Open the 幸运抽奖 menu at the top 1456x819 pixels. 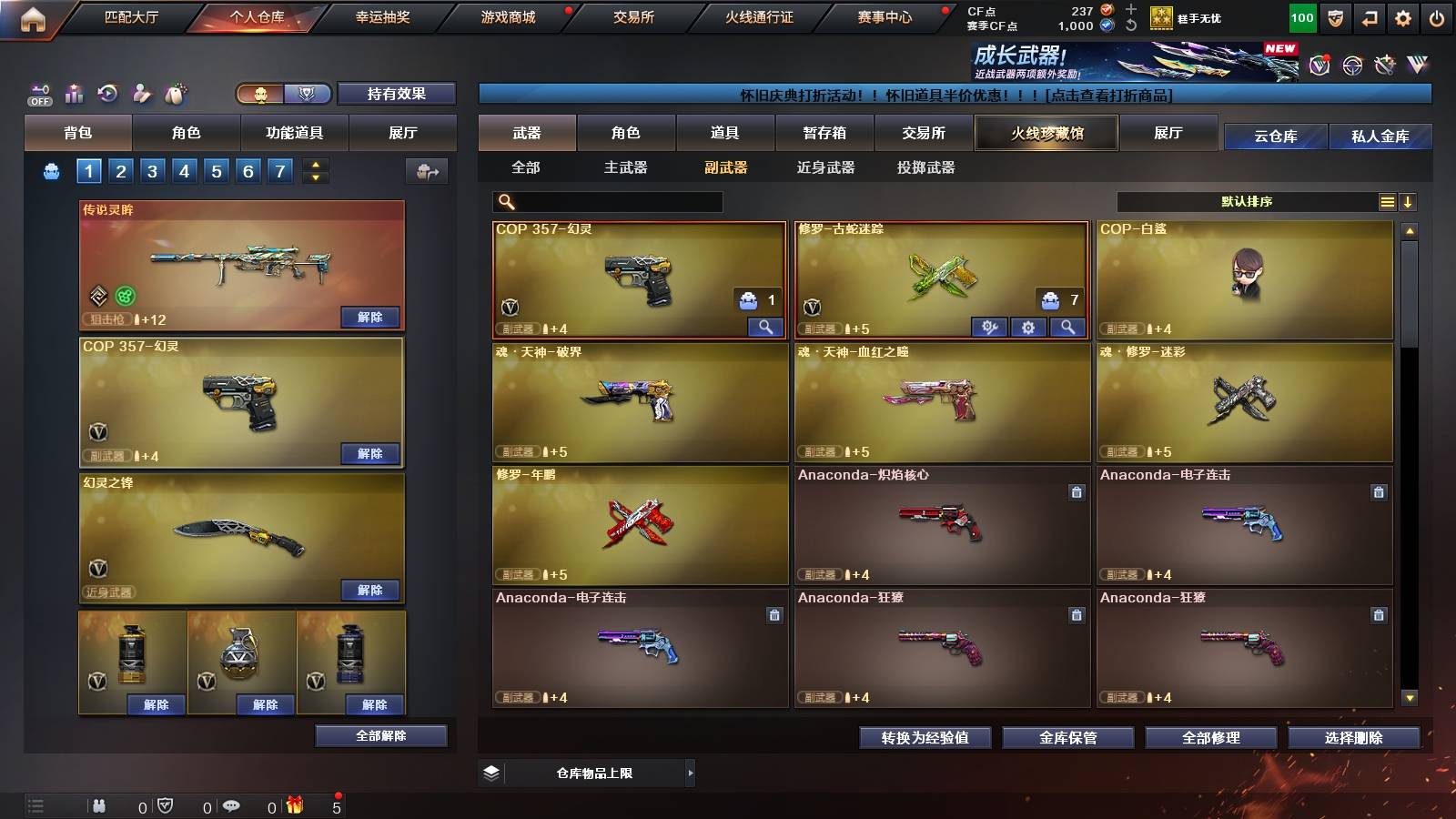click(x=382, y=16)
